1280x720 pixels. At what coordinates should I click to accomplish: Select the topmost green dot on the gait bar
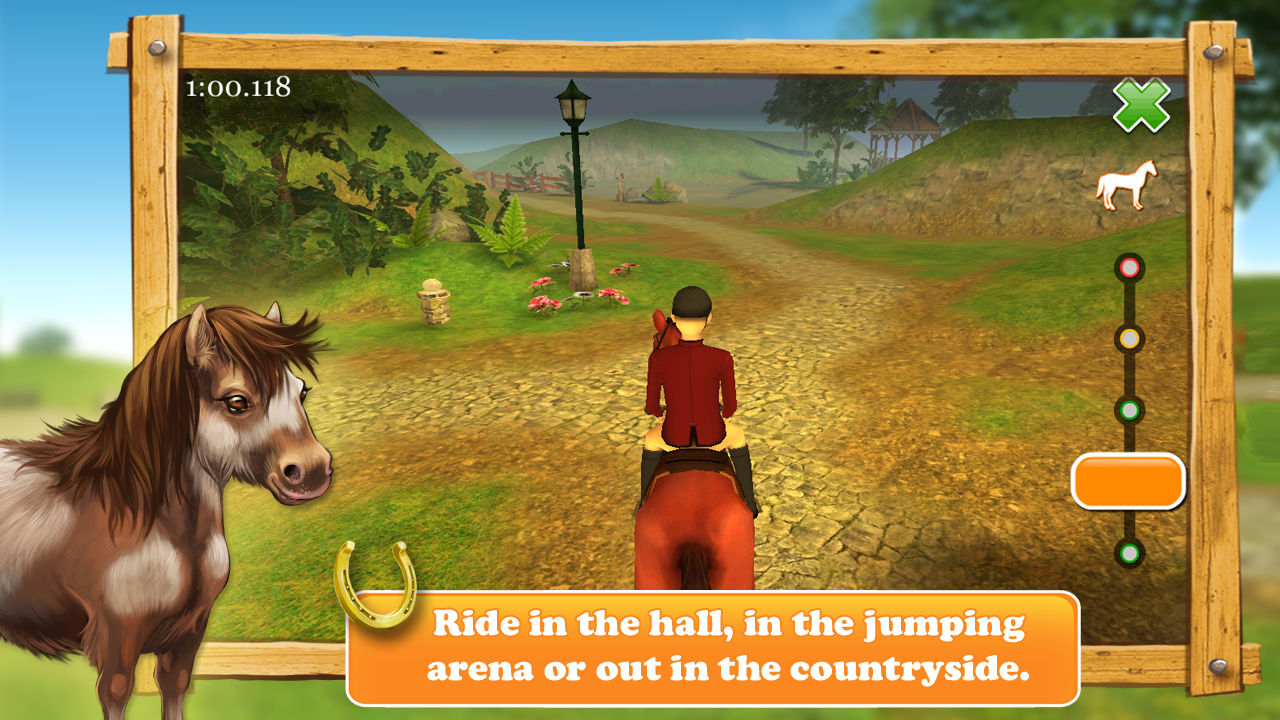pyautogui.click(x=1129, y=408)
